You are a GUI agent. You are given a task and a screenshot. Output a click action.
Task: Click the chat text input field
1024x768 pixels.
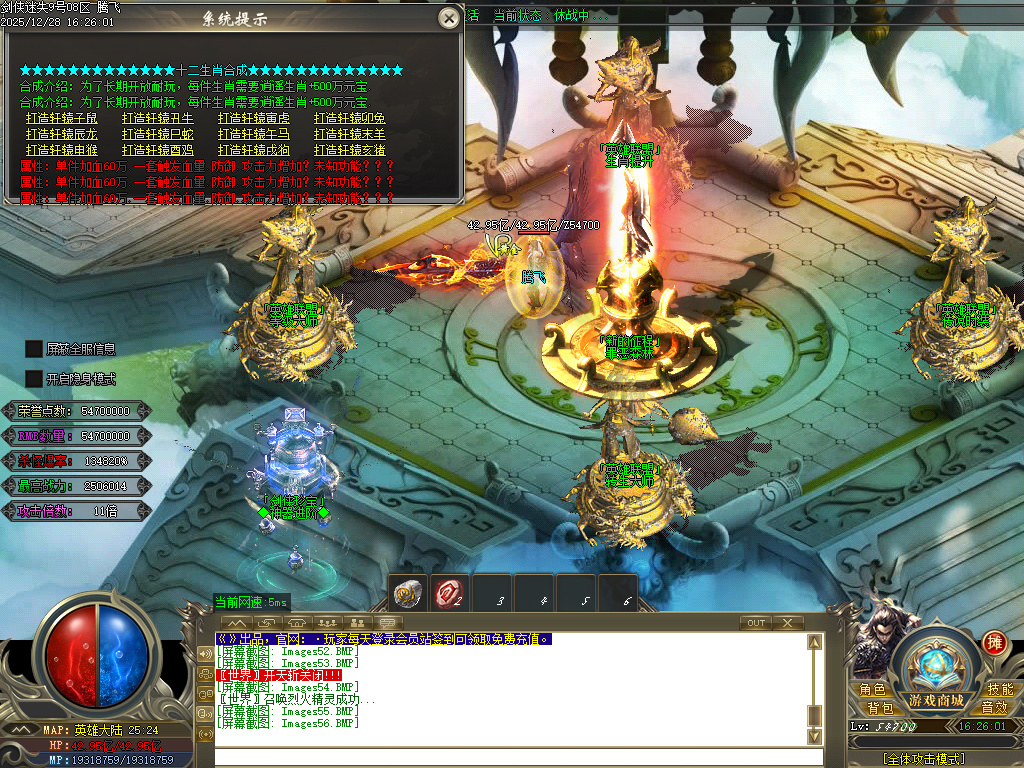pyautogui.click(x=510, y=757)
